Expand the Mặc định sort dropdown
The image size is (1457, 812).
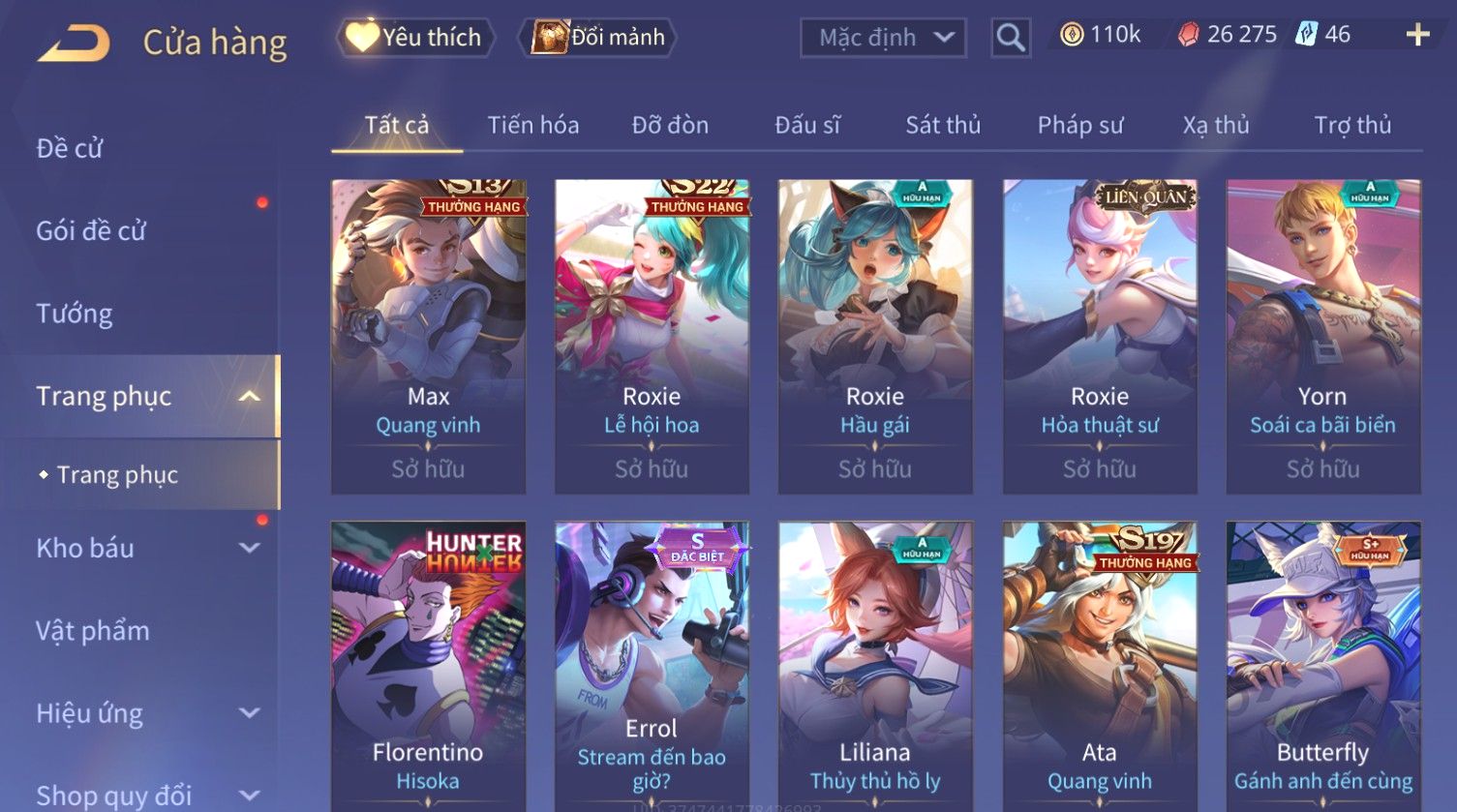[x=882, y=38]
